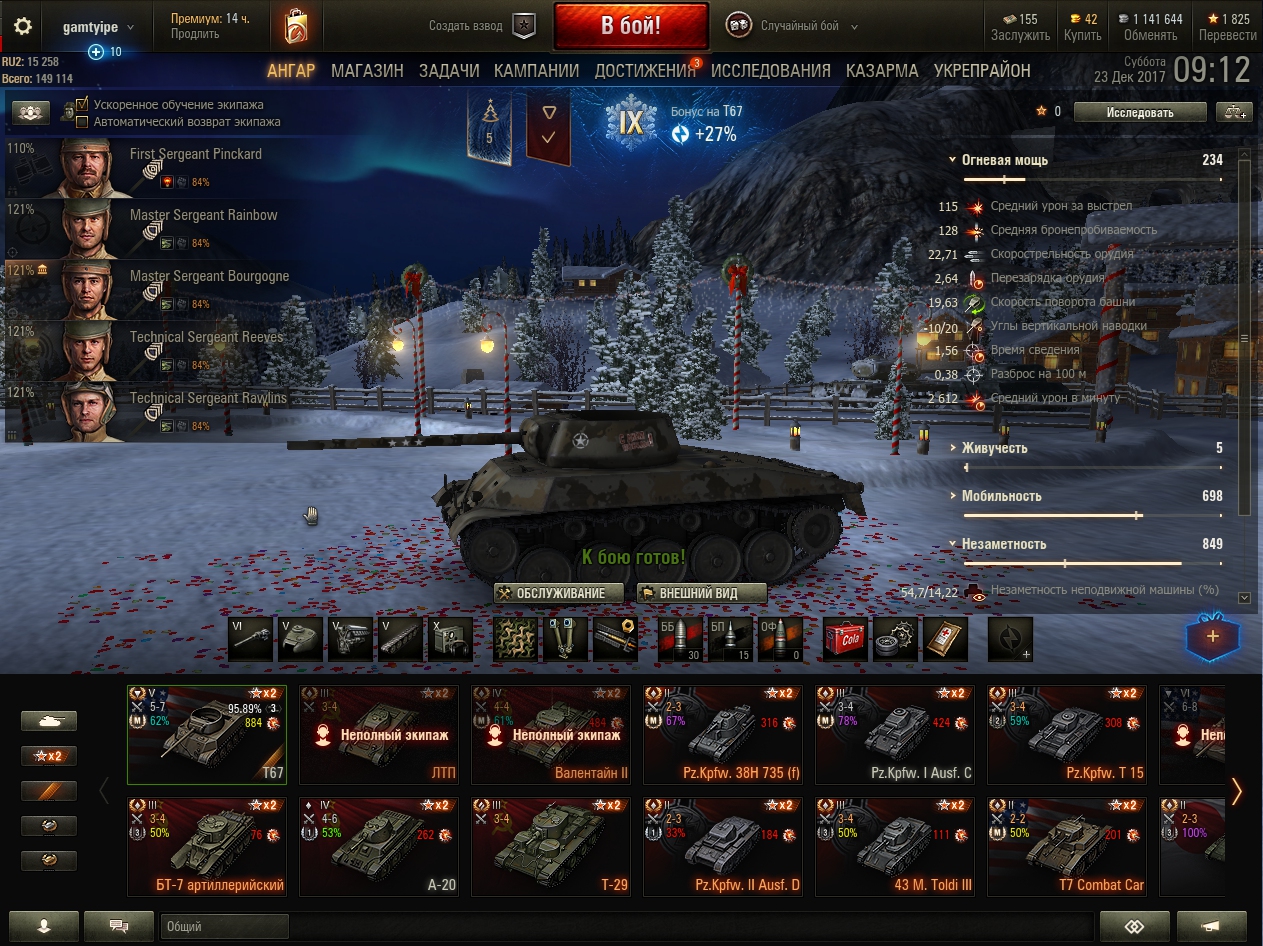Start battle with the red В бой! button
This screenshot has height=946, width=1263.
point(630,26)
